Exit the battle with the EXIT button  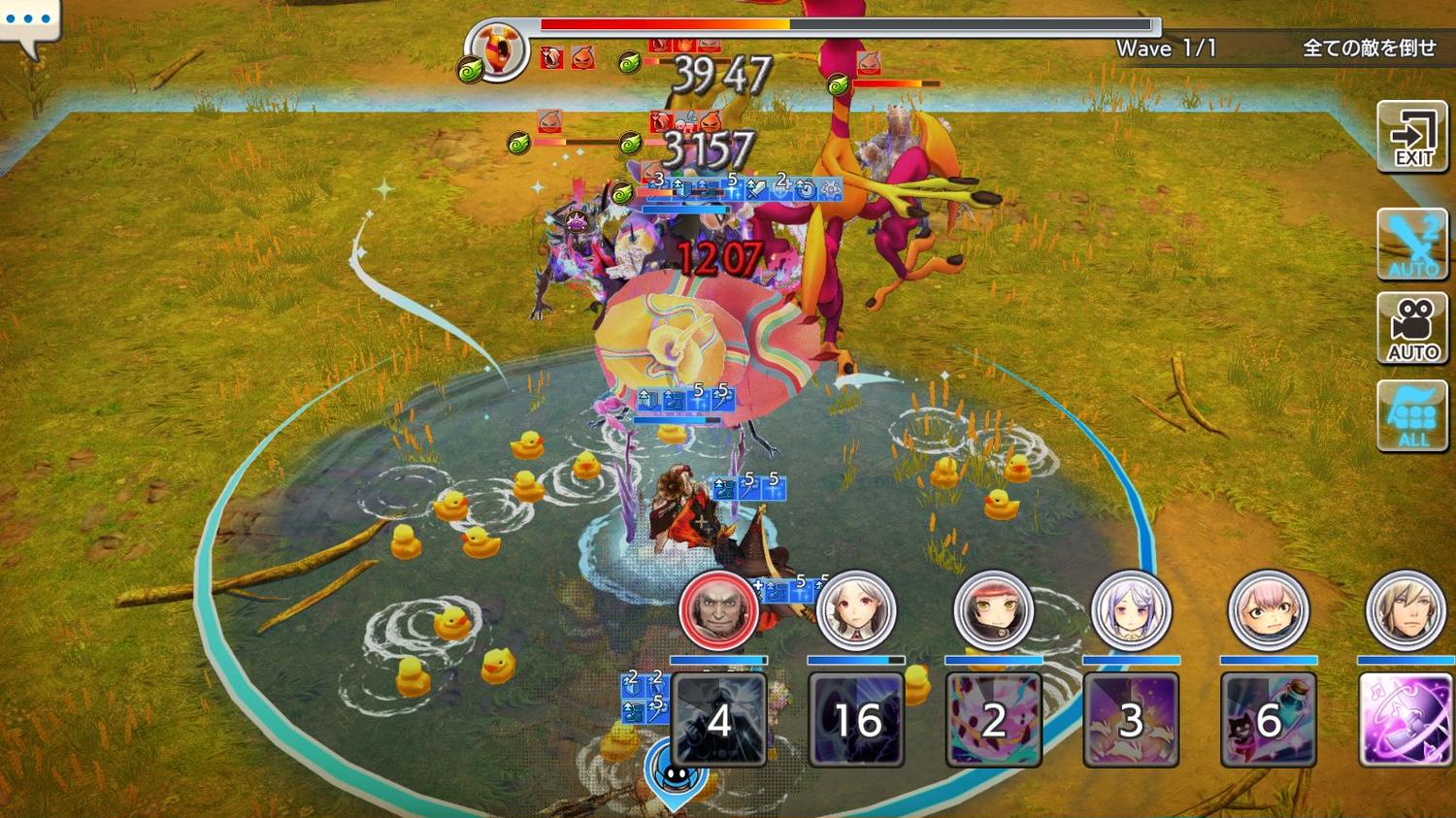[x=1412, y=137]
